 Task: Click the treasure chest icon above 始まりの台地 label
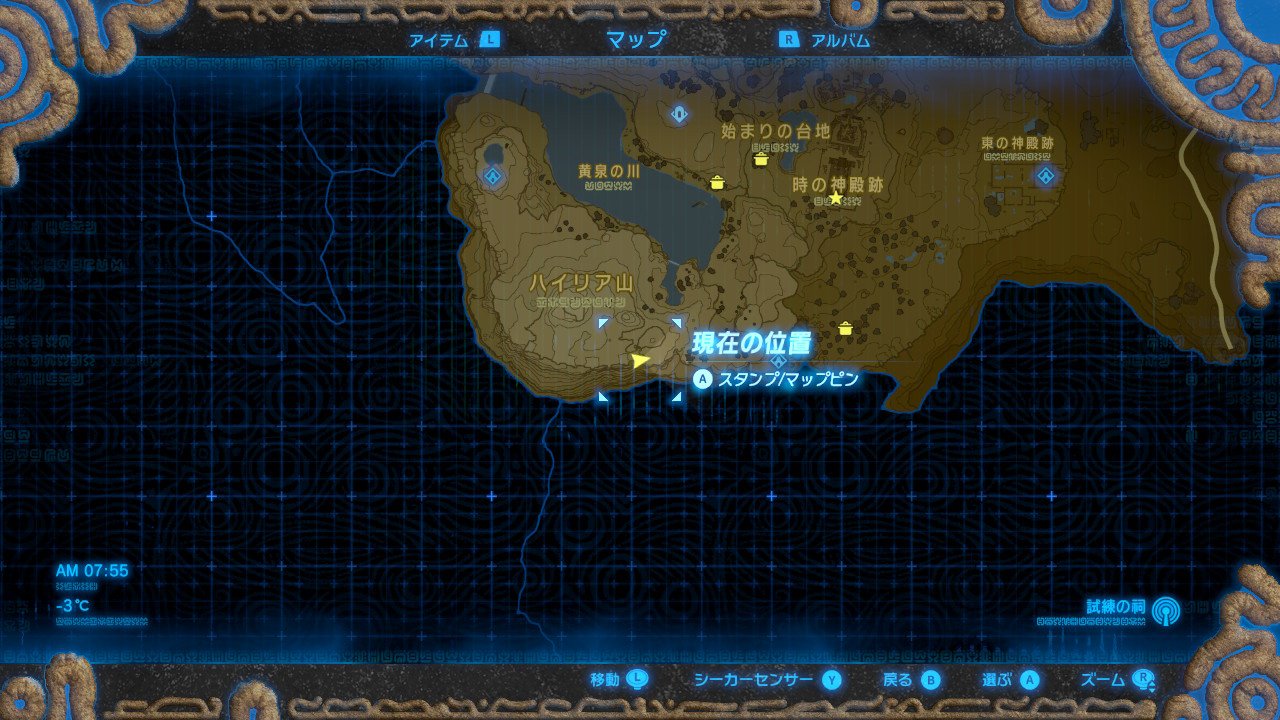click(762, 158)
